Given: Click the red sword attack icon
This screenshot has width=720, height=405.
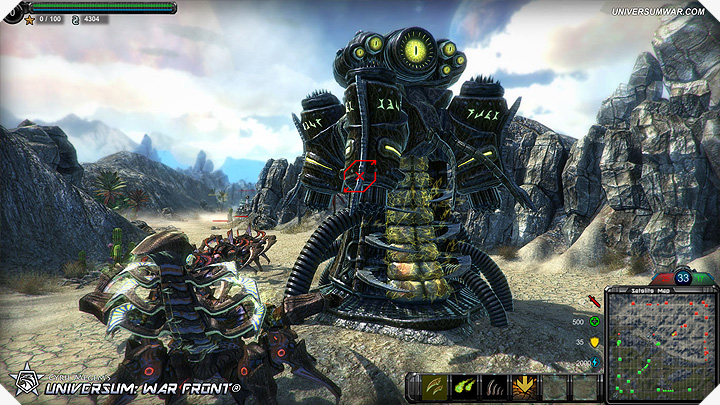Looking at the screenshot, I should click(x=596, y=300).
